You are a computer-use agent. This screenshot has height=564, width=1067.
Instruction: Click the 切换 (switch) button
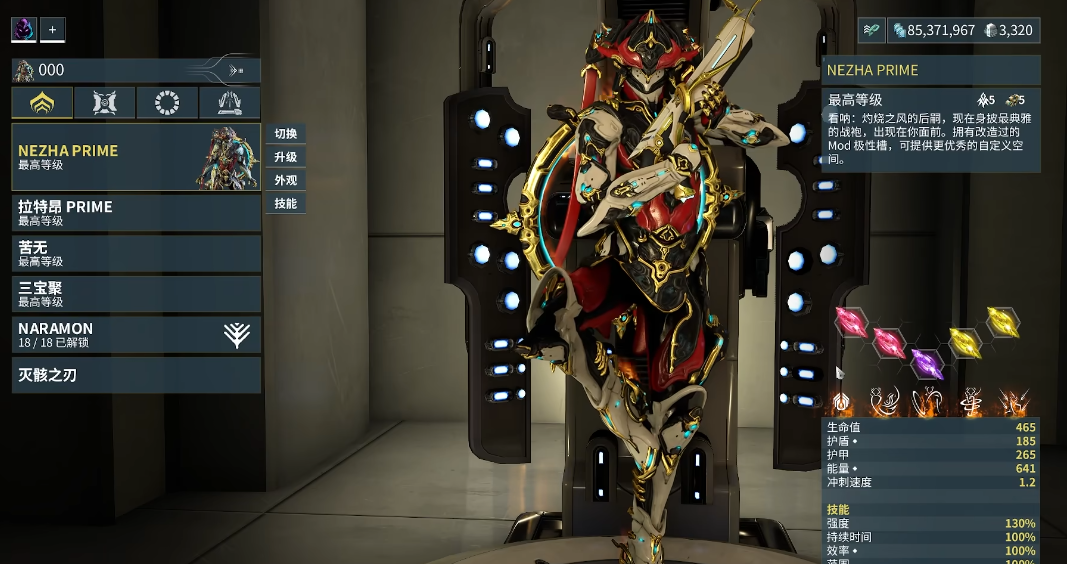point(285,134)
